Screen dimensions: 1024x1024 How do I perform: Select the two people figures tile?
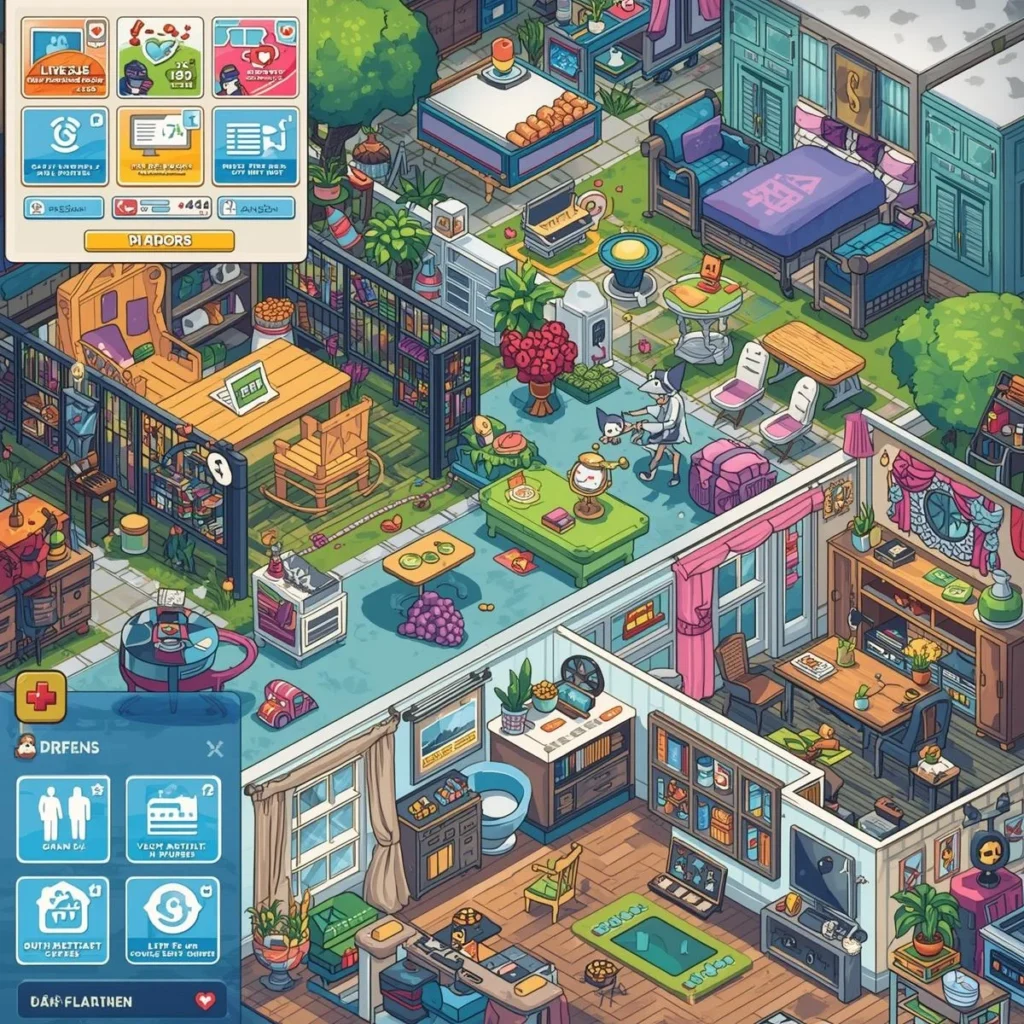(x=63, y=819)
